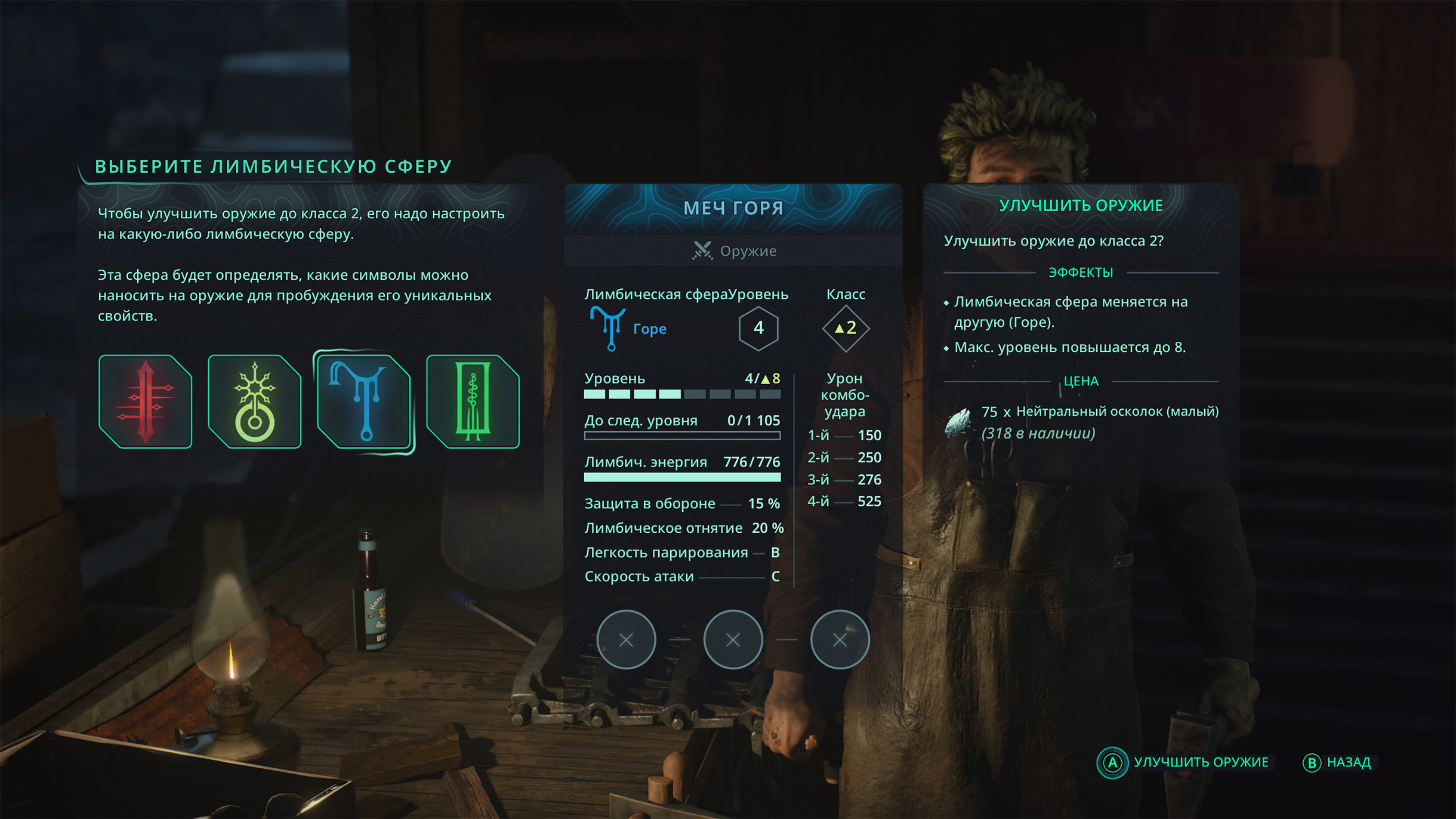Pick the green pillar limbic sphere
Screen dimensions: 1456x819
coord(473,401)
